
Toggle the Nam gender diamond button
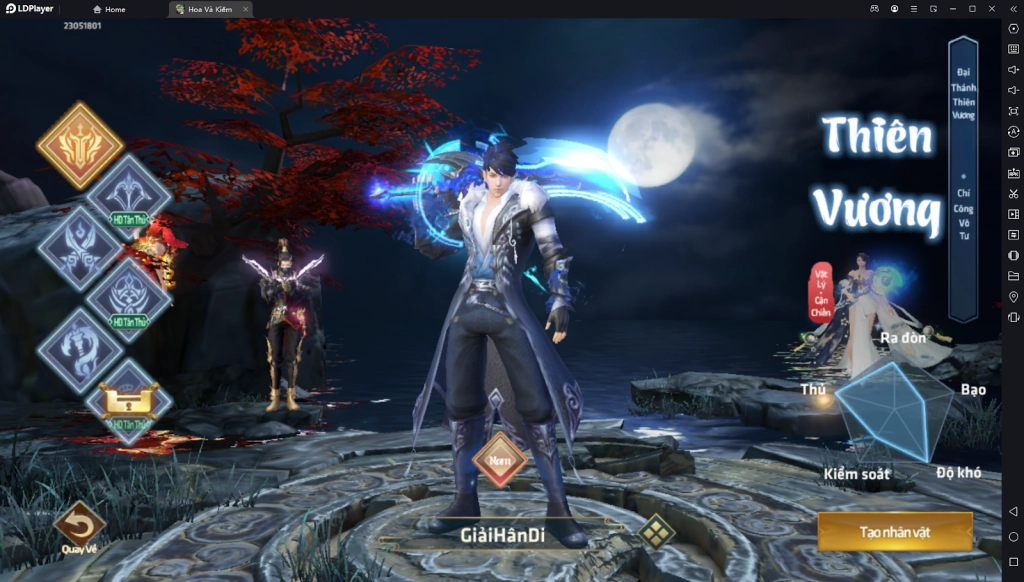tap(499, 461)
